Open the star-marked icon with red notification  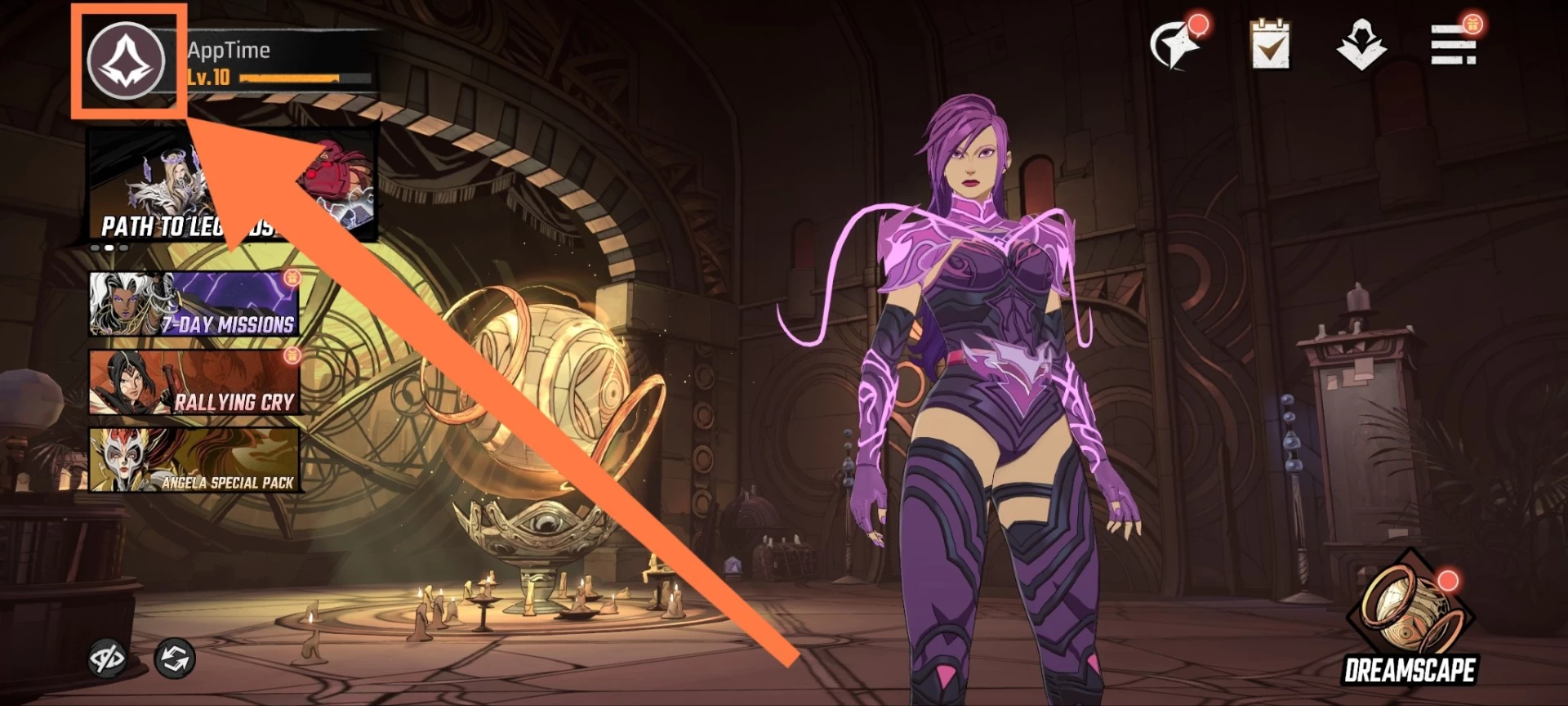1176,45
